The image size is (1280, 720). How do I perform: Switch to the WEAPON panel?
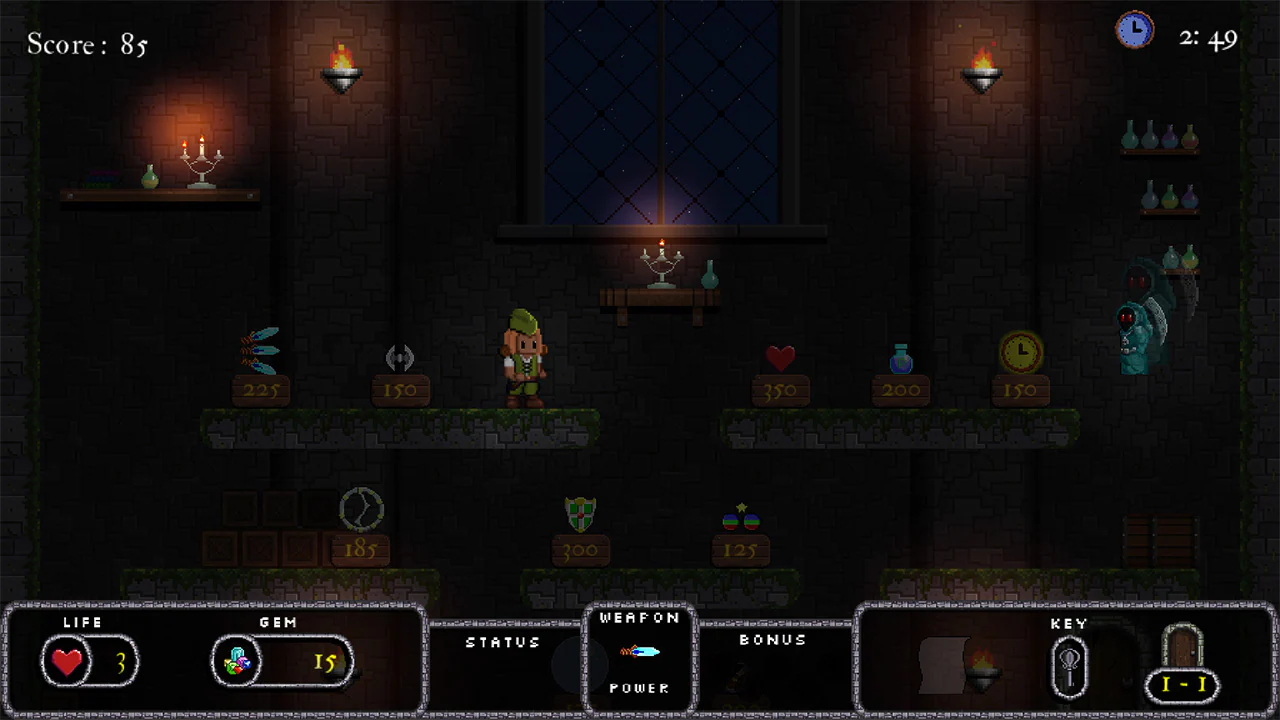click(x=640, y=617)
